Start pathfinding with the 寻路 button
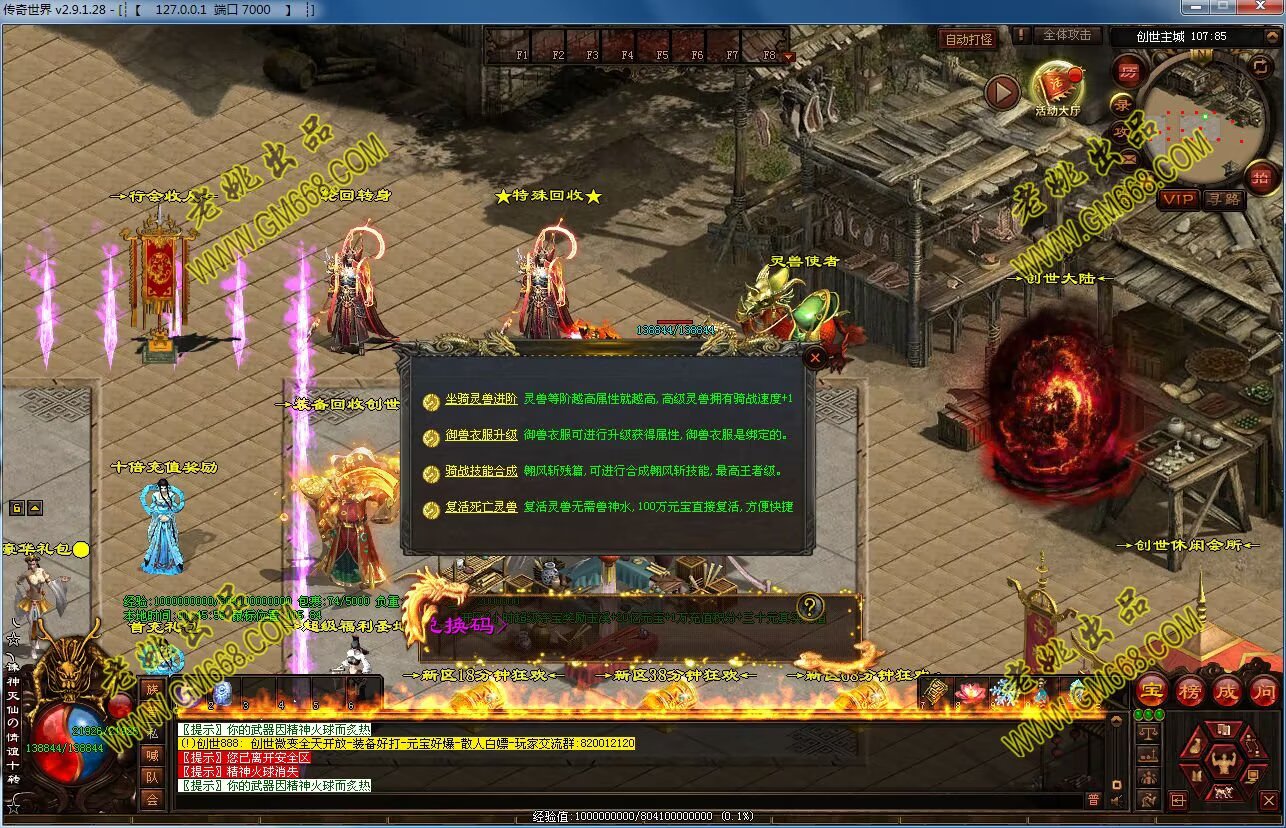 (x=1223, y=199)
